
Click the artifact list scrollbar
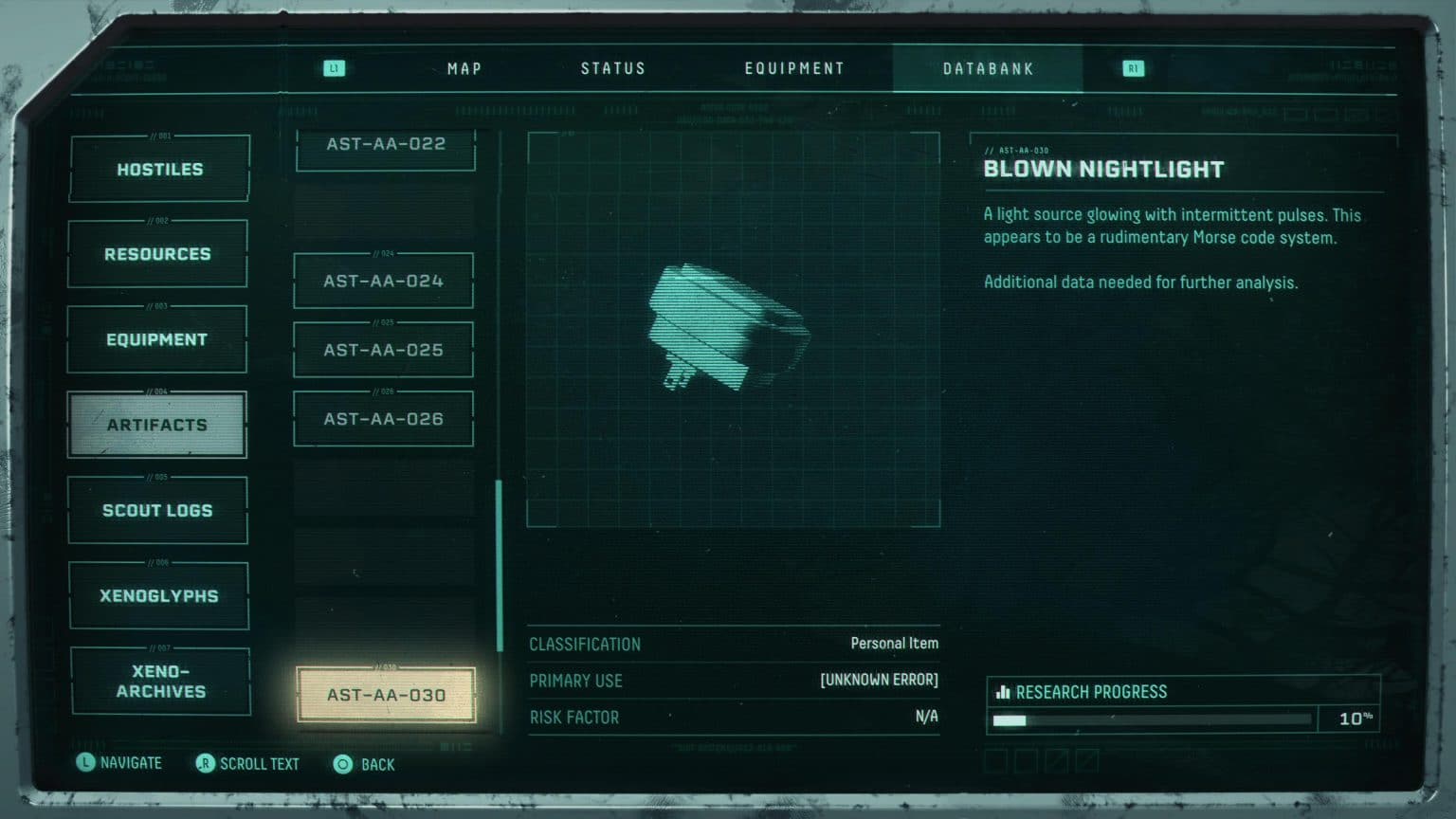[x=500, y=565]
